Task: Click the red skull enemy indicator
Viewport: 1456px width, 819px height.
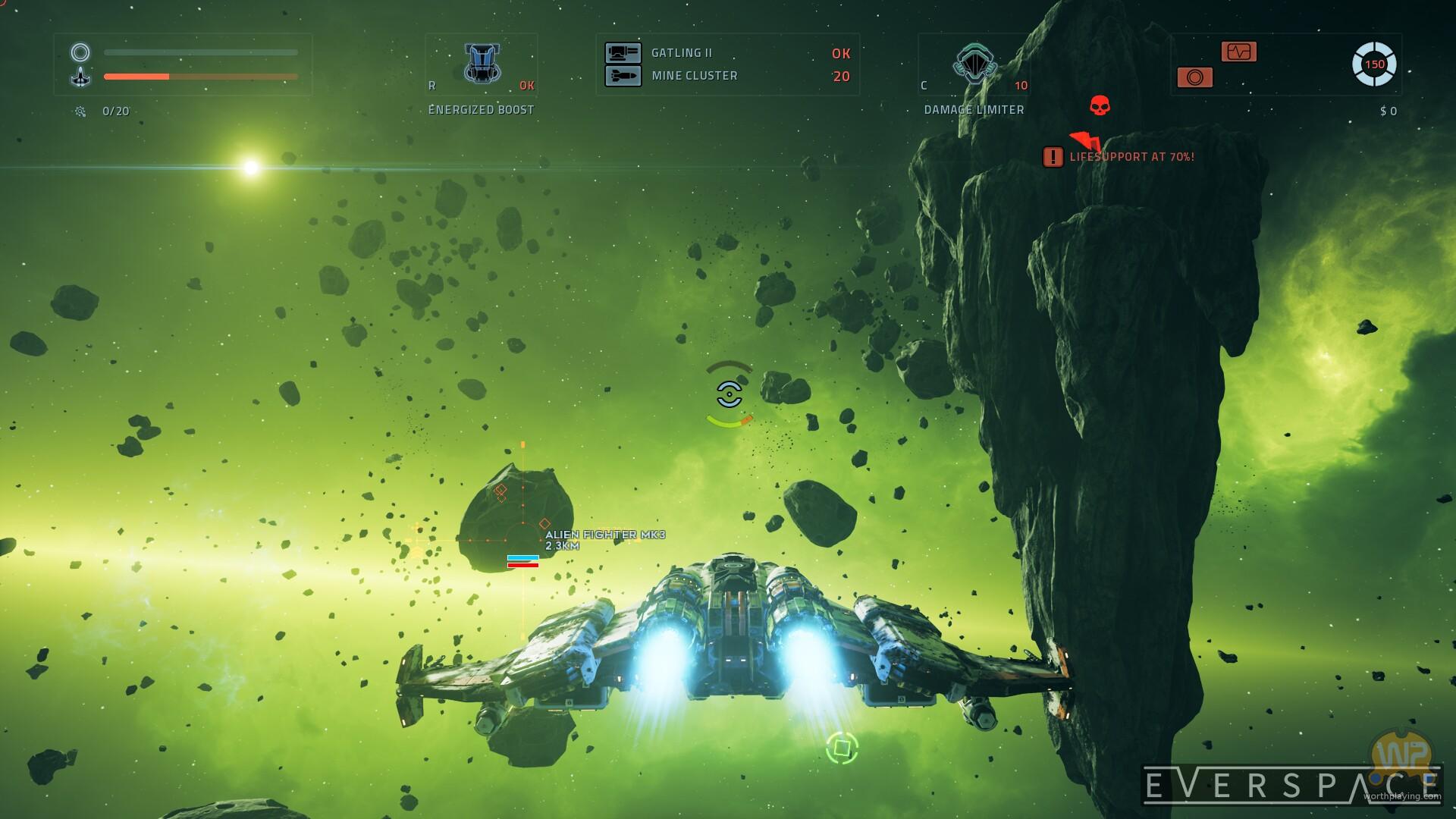Action: (1100, 105)
